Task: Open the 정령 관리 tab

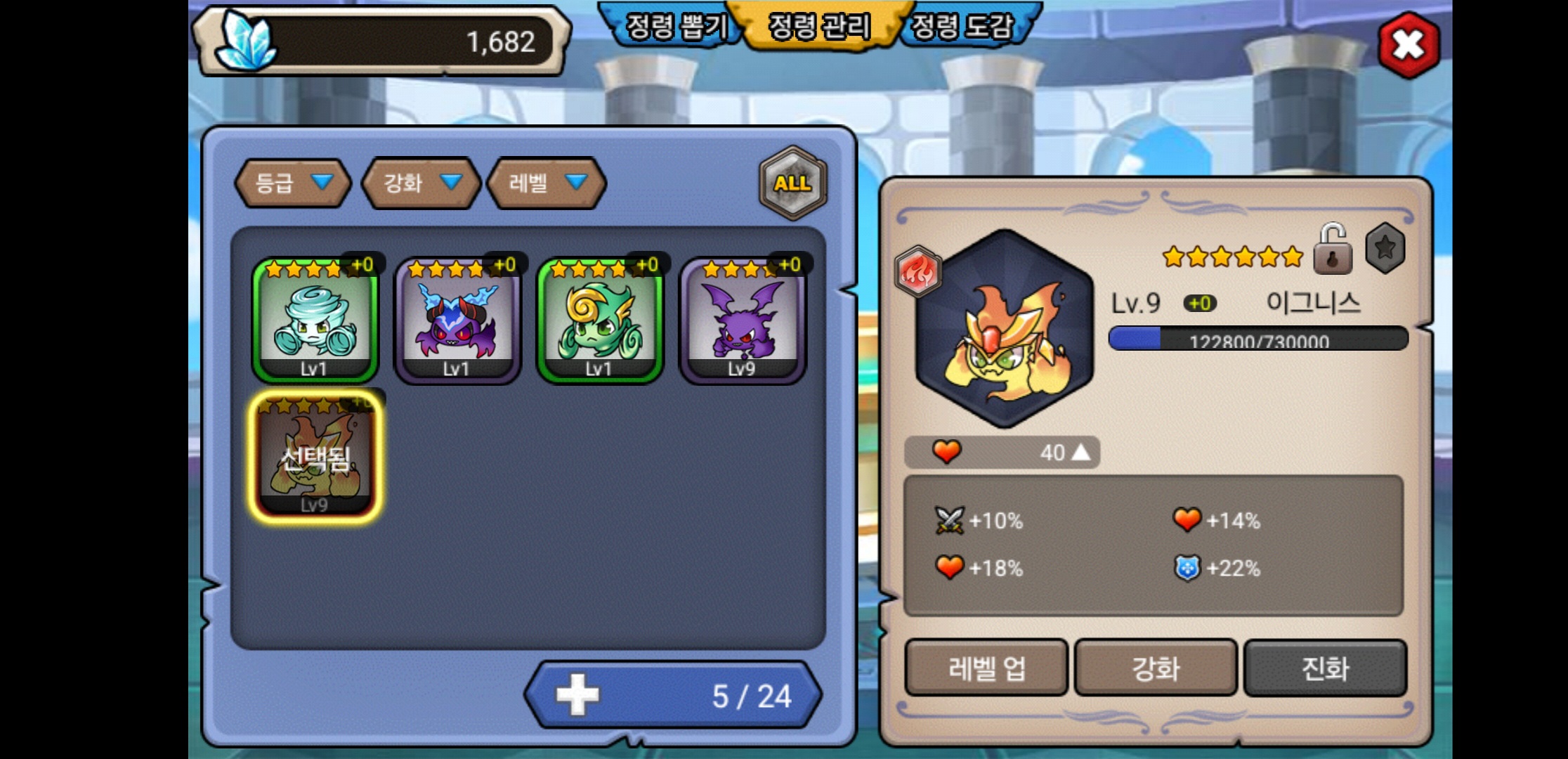Action: coord(819,27)
